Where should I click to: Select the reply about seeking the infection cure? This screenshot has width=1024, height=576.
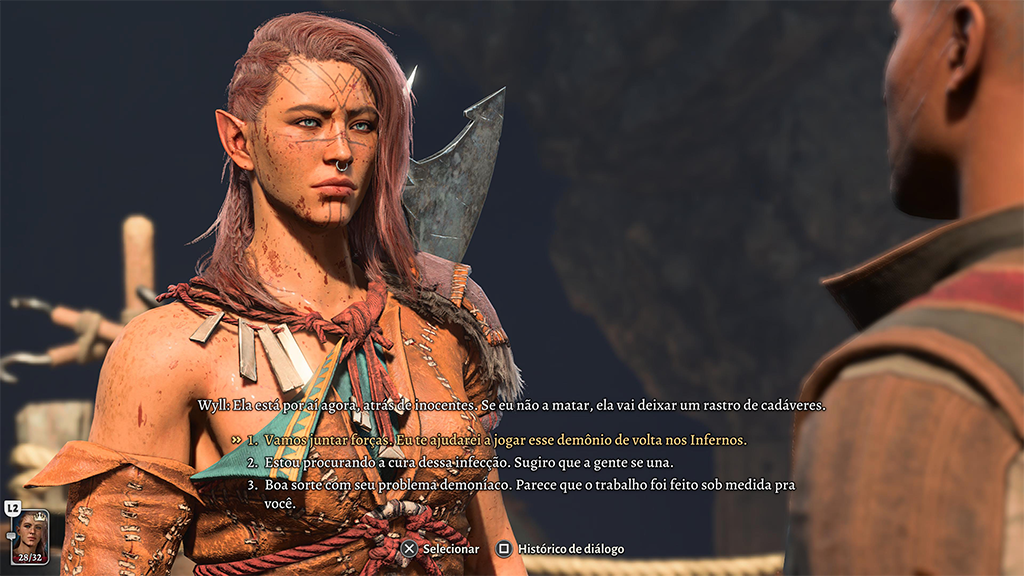point(468,463)
